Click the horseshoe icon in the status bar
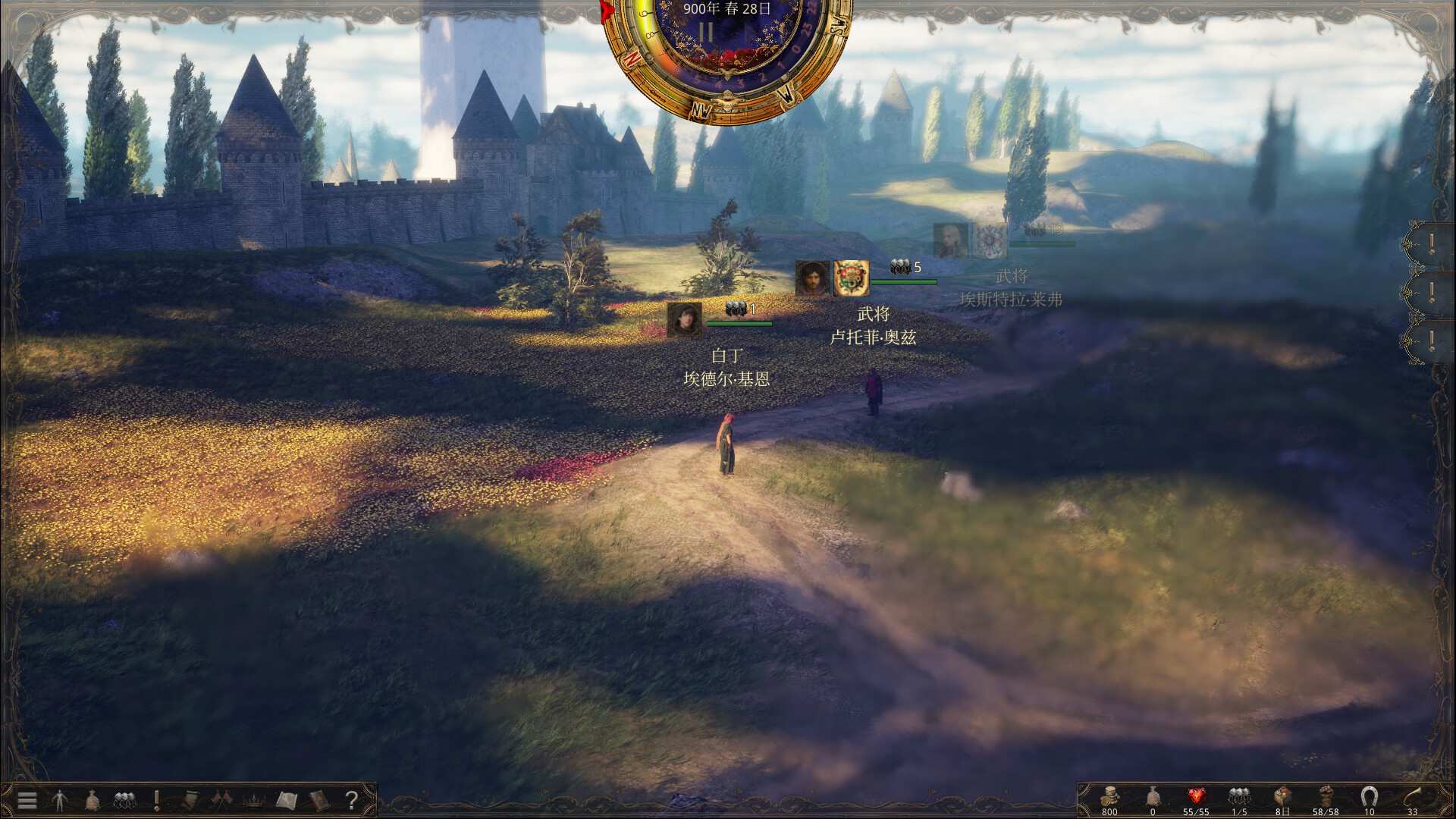This screenshot has width=1456, height=819. (x=1368, y=795)
